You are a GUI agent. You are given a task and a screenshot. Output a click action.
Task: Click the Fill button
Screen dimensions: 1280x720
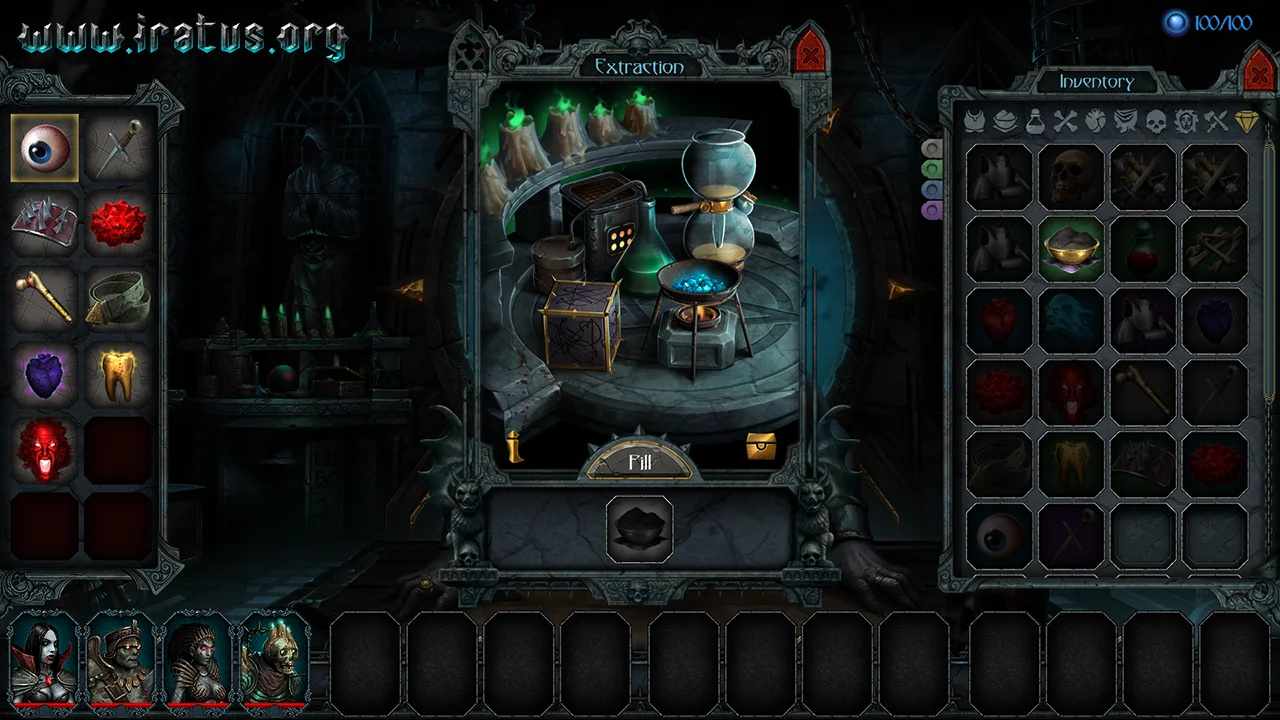640,461
